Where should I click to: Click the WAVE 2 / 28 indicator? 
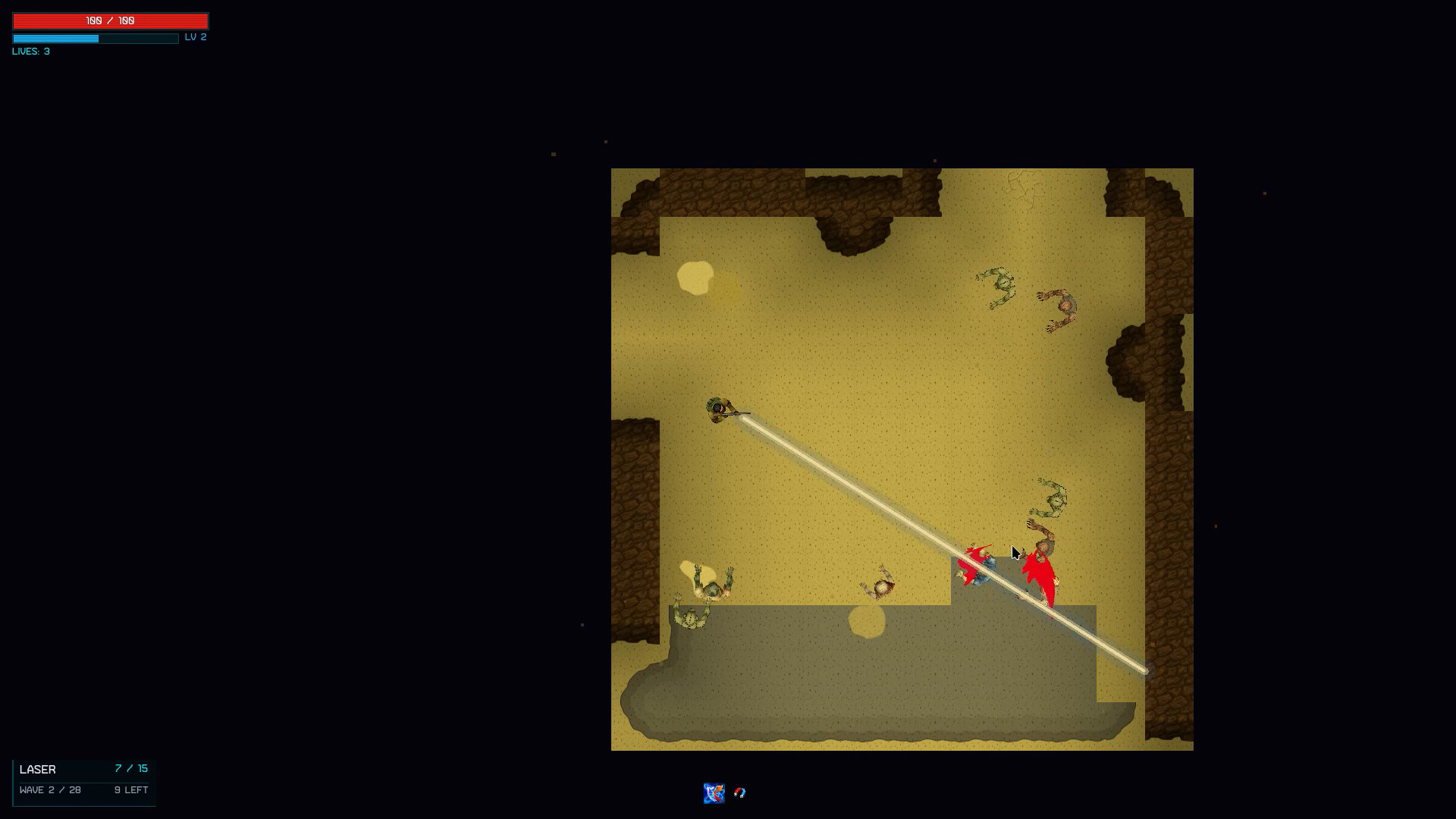click(50, 789)
